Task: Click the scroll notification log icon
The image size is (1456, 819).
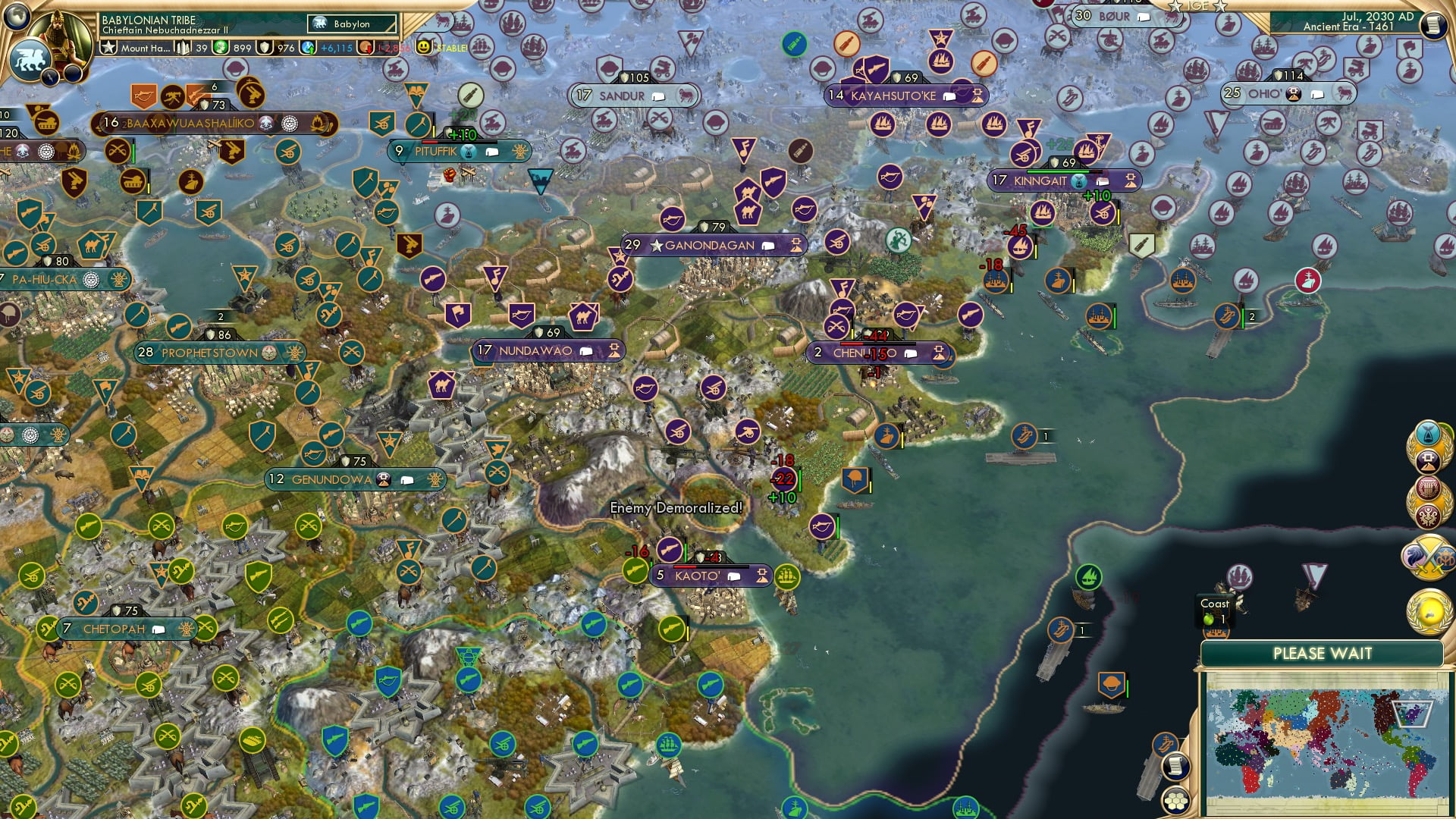Action: [x=1175, y=767]
